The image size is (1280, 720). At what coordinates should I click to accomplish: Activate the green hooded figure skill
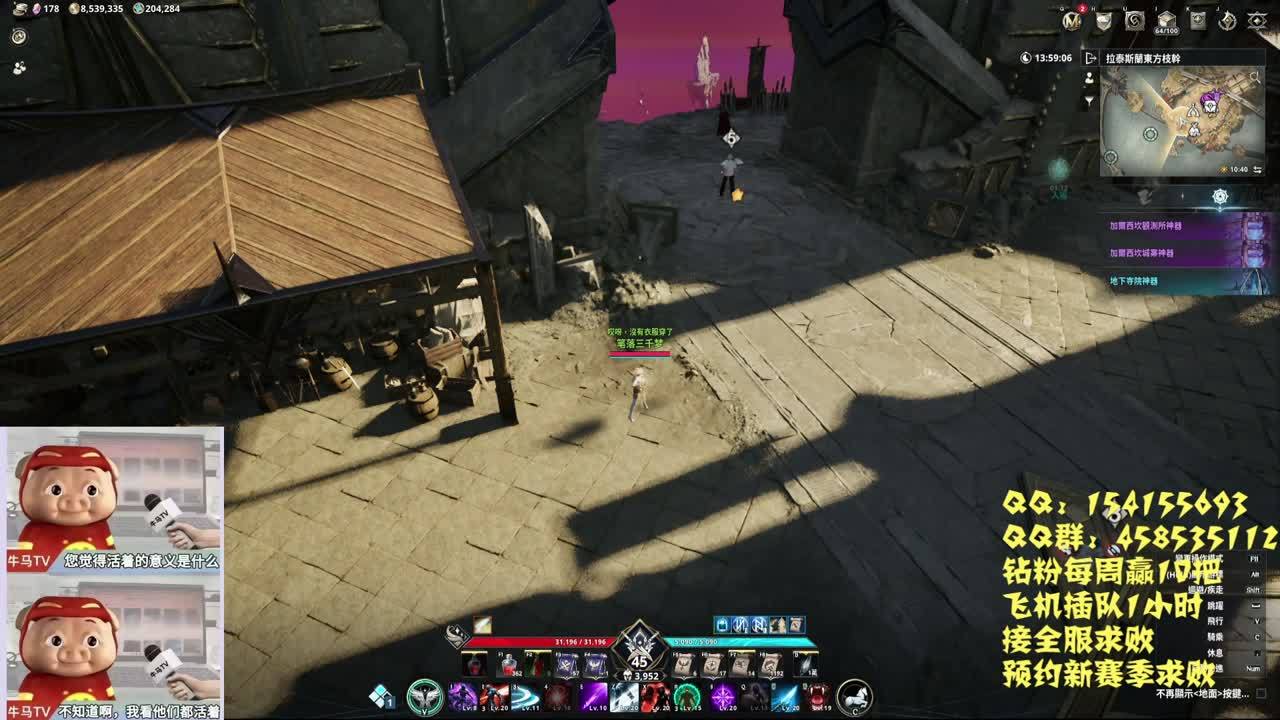[686, 696]
